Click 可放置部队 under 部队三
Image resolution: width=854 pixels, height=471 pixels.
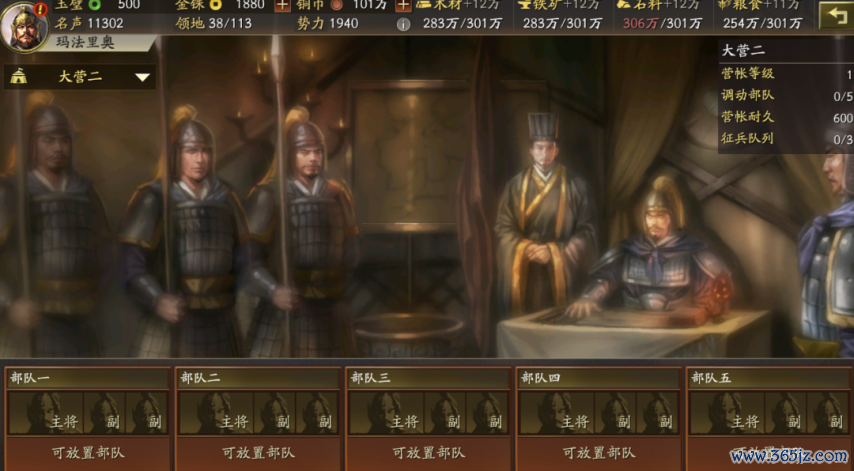pos(428,452)
